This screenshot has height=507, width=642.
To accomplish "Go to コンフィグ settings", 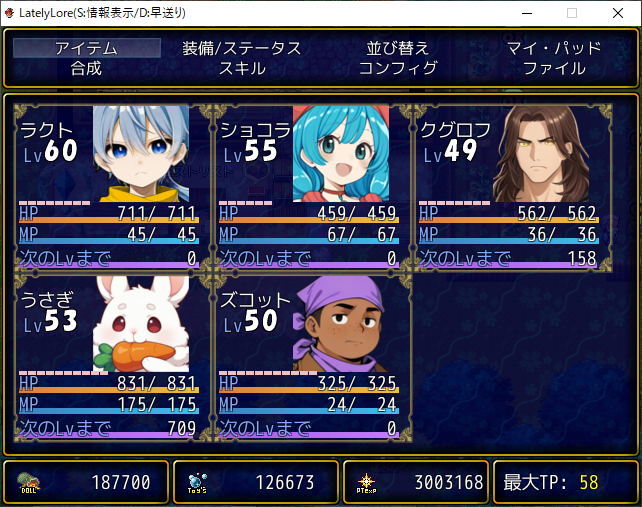I will (397, 68).
